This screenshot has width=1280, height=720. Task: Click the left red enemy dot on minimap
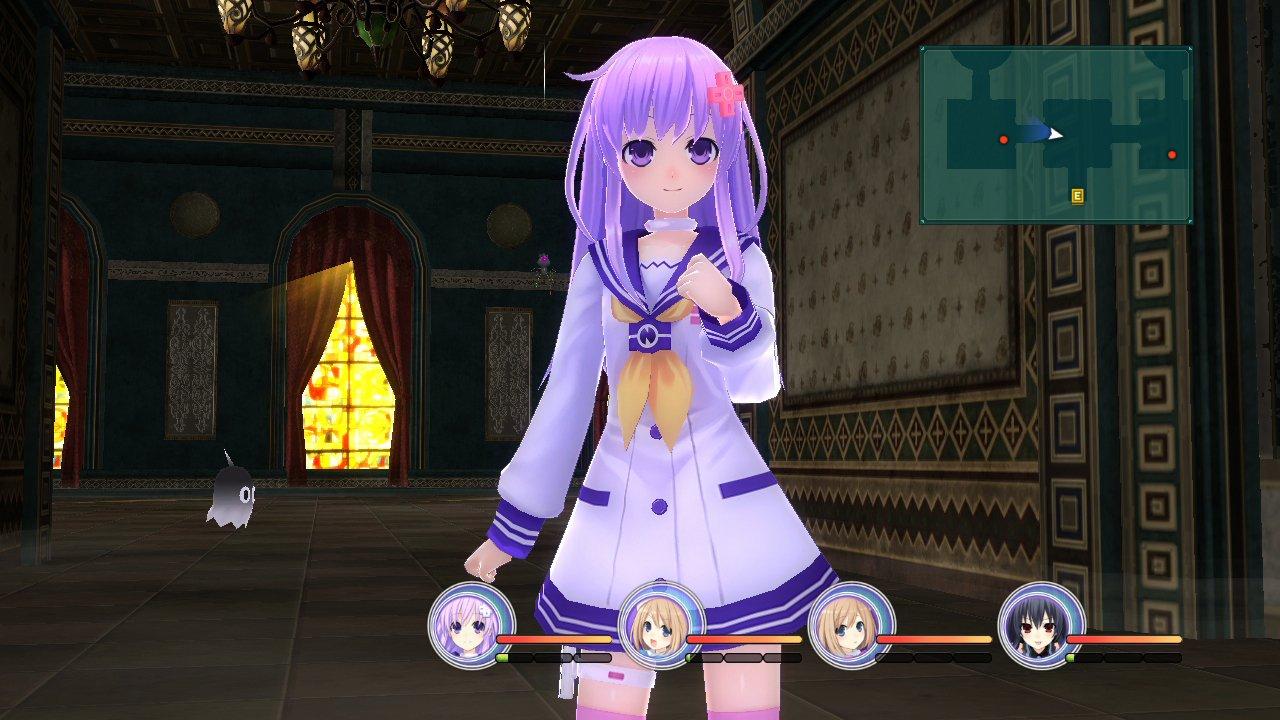[x=1003, y=140]
